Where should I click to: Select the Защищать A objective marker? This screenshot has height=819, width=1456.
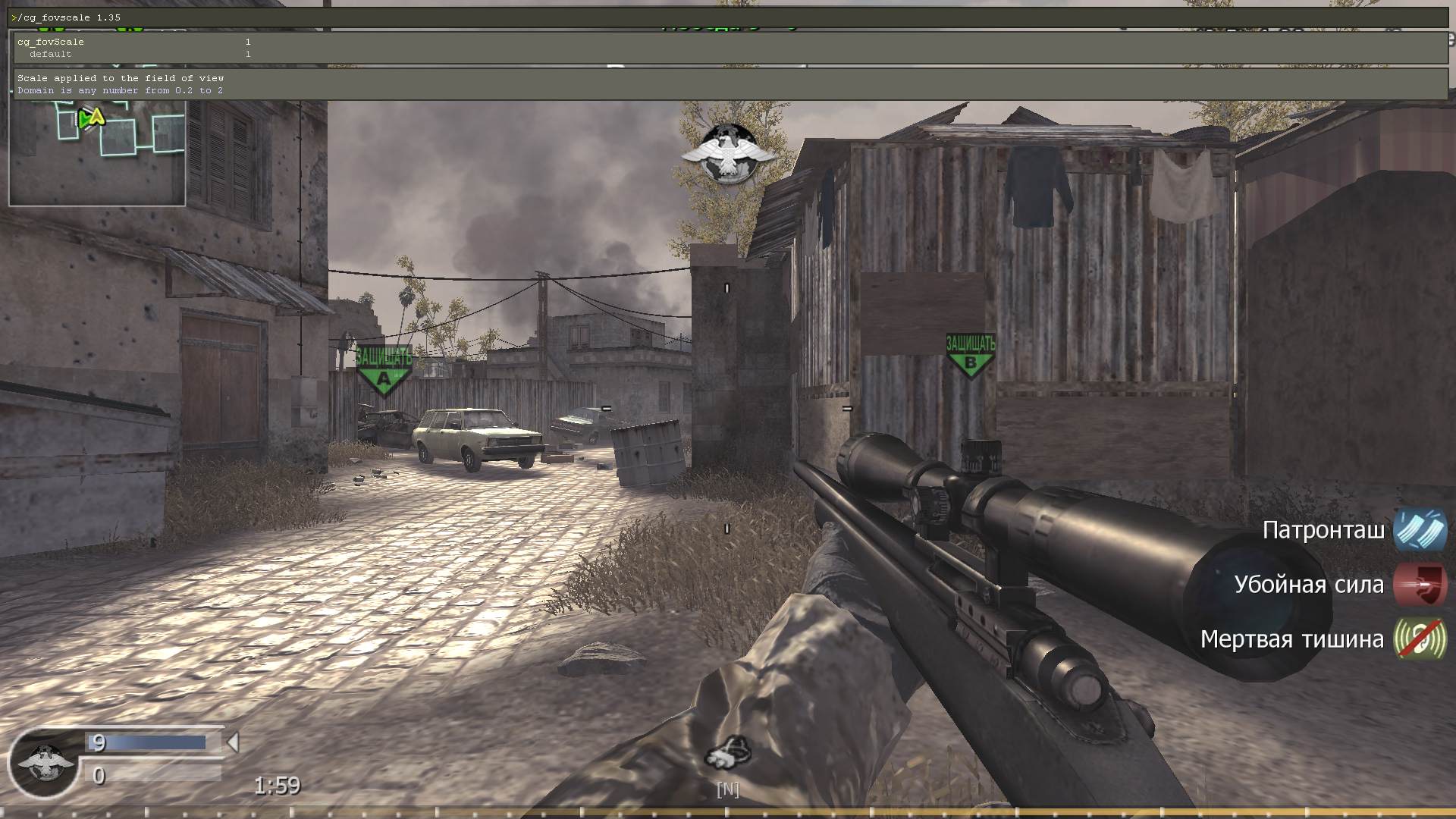384,366
